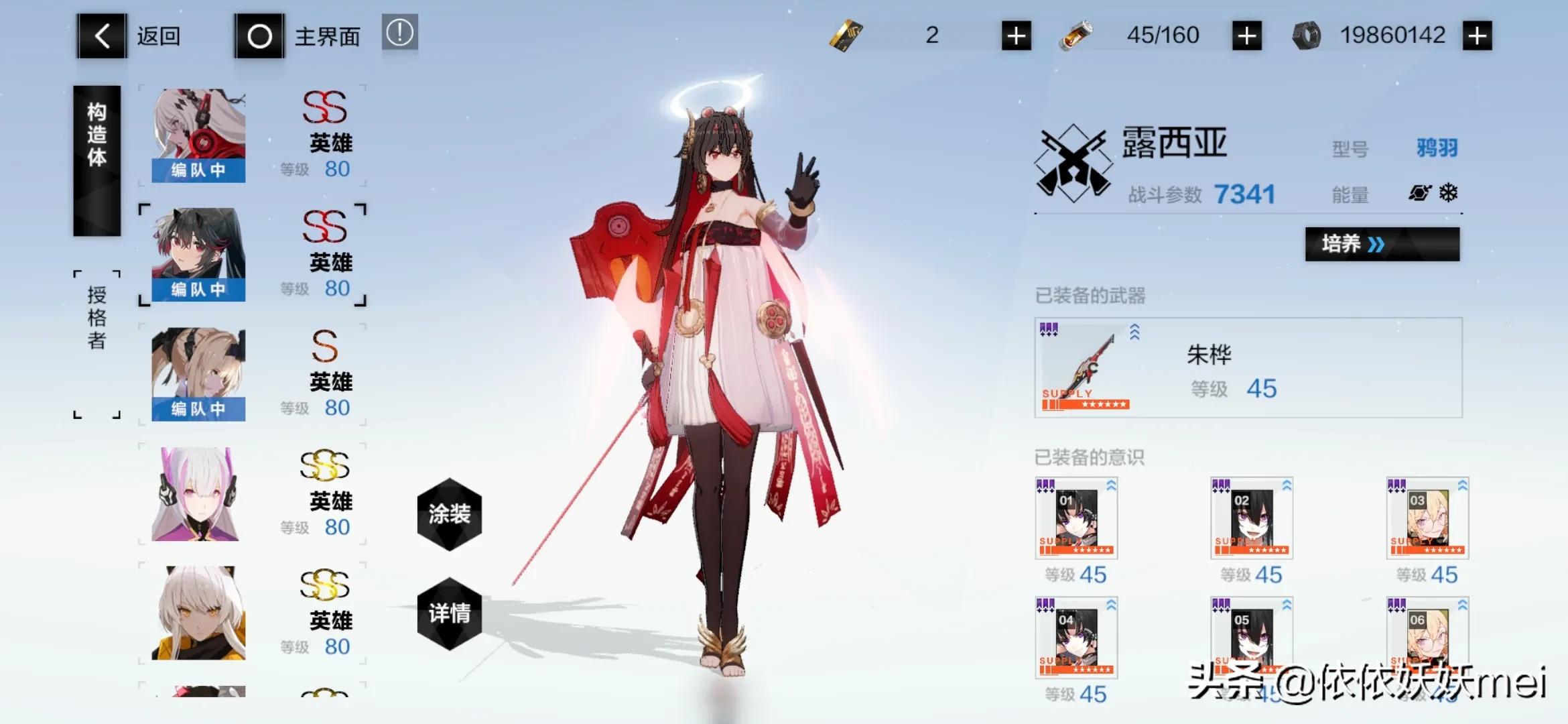Switch to the 构造体 tab

click(97, 161)
